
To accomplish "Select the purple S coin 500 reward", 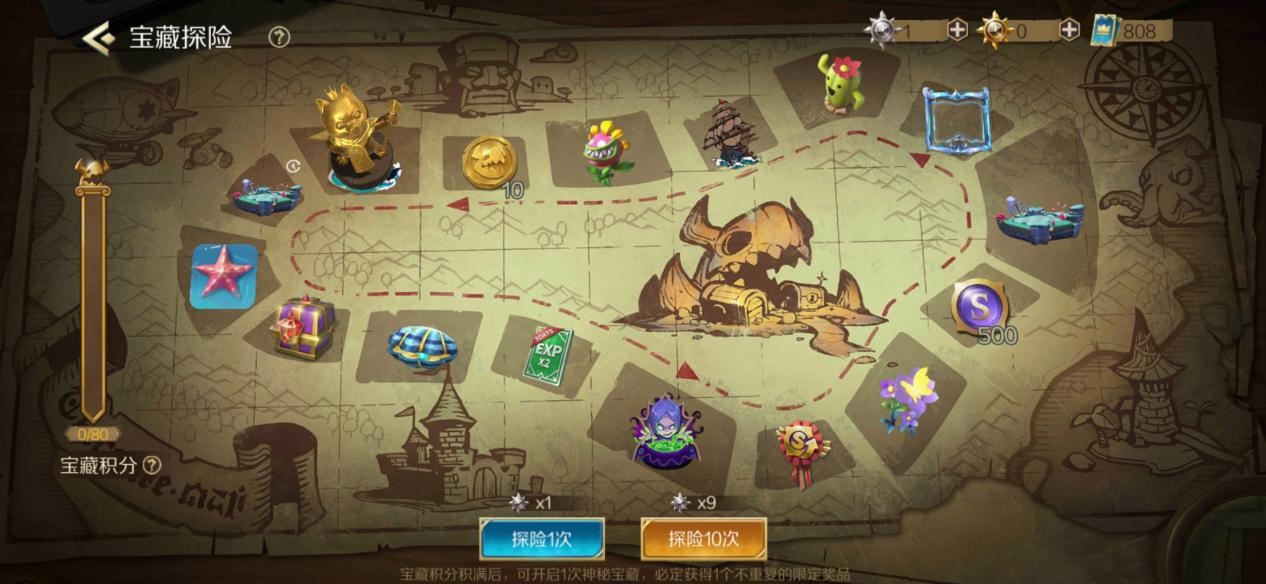I will [979, 308].
